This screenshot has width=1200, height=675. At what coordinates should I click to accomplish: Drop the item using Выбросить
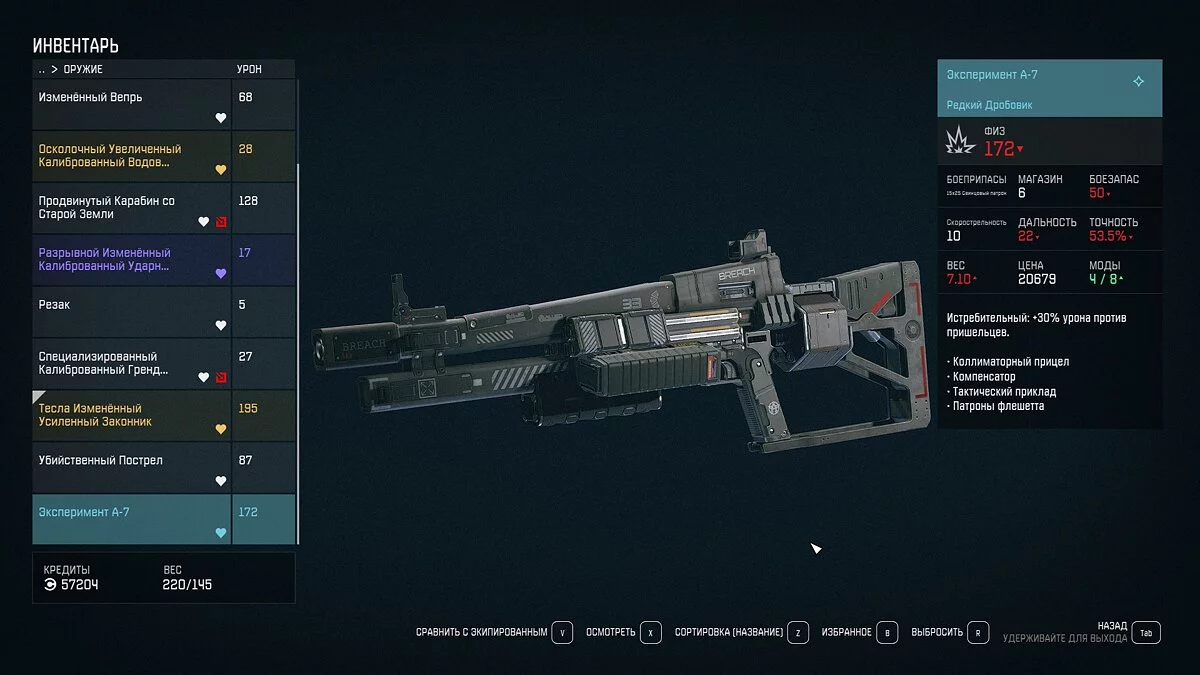point(950,633)
